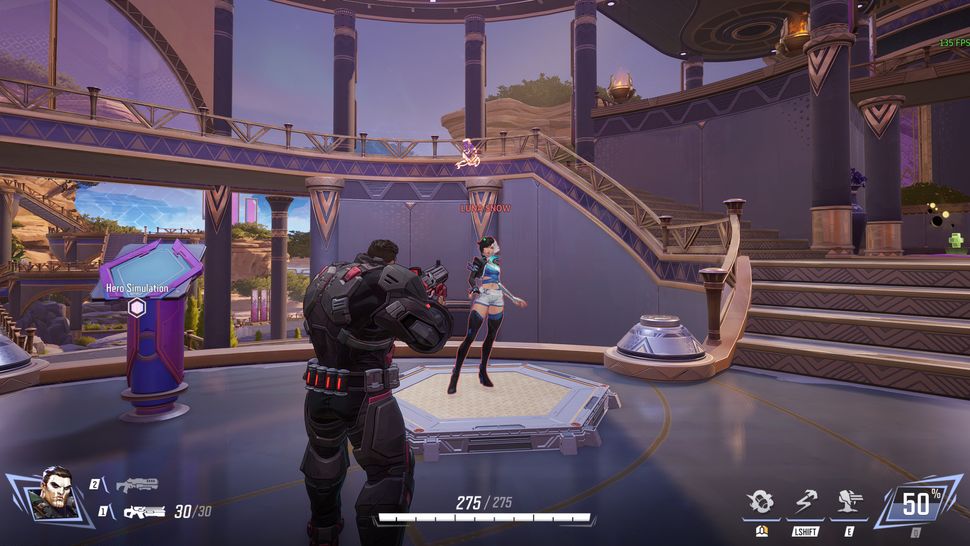
Task: Activate the smoke grenade ability icon
Action: coord(762,502)
